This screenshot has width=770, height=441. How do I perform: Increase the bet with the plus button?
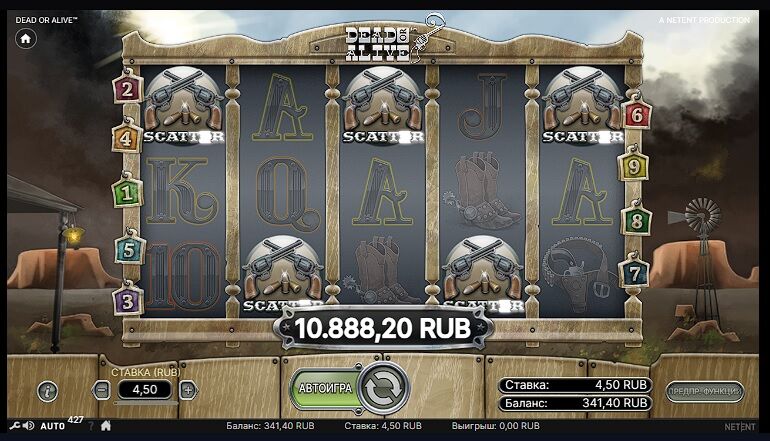(x=188, y=390)
